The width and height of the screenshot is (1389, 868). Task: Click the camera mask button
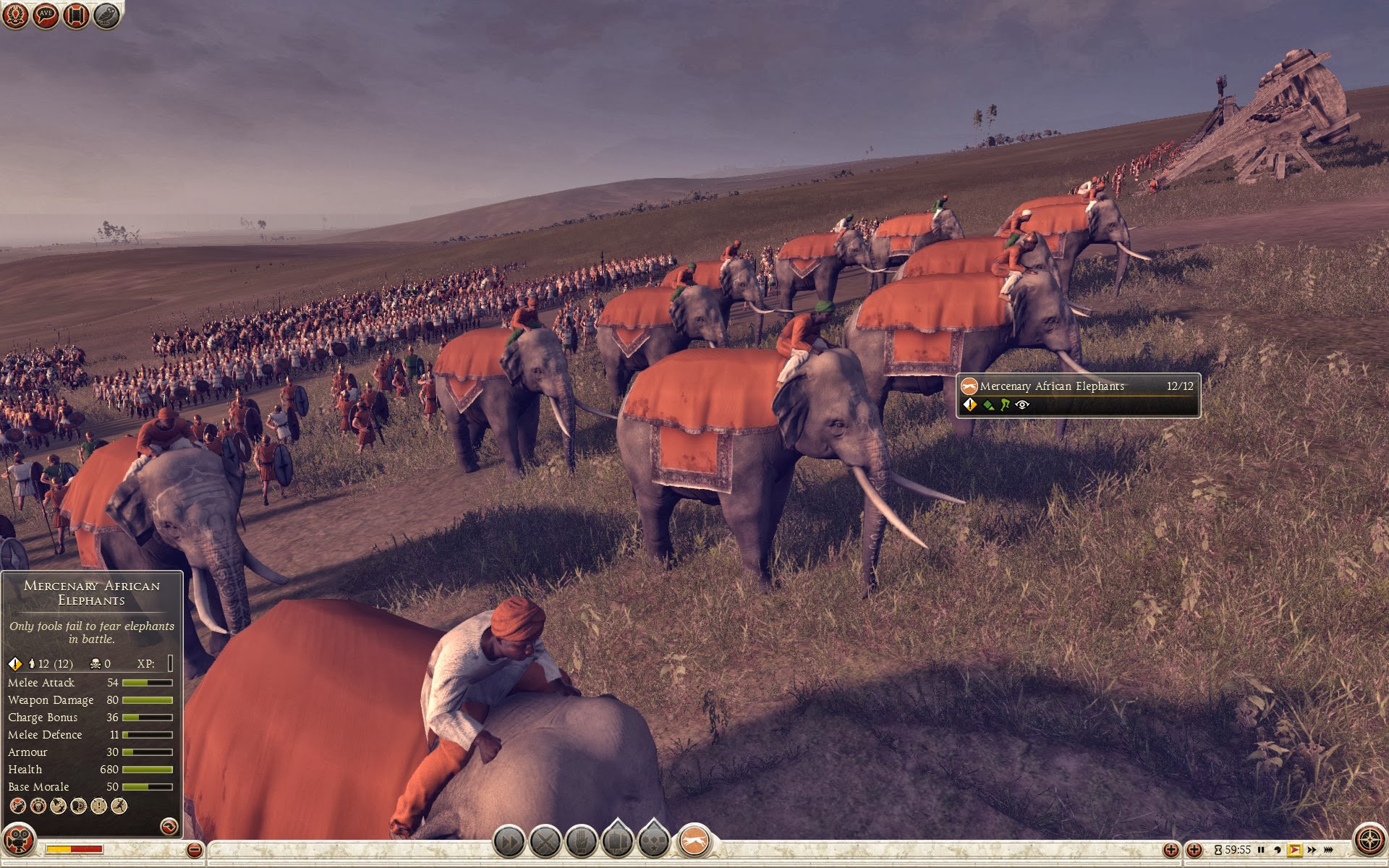(x=18, y=841)
